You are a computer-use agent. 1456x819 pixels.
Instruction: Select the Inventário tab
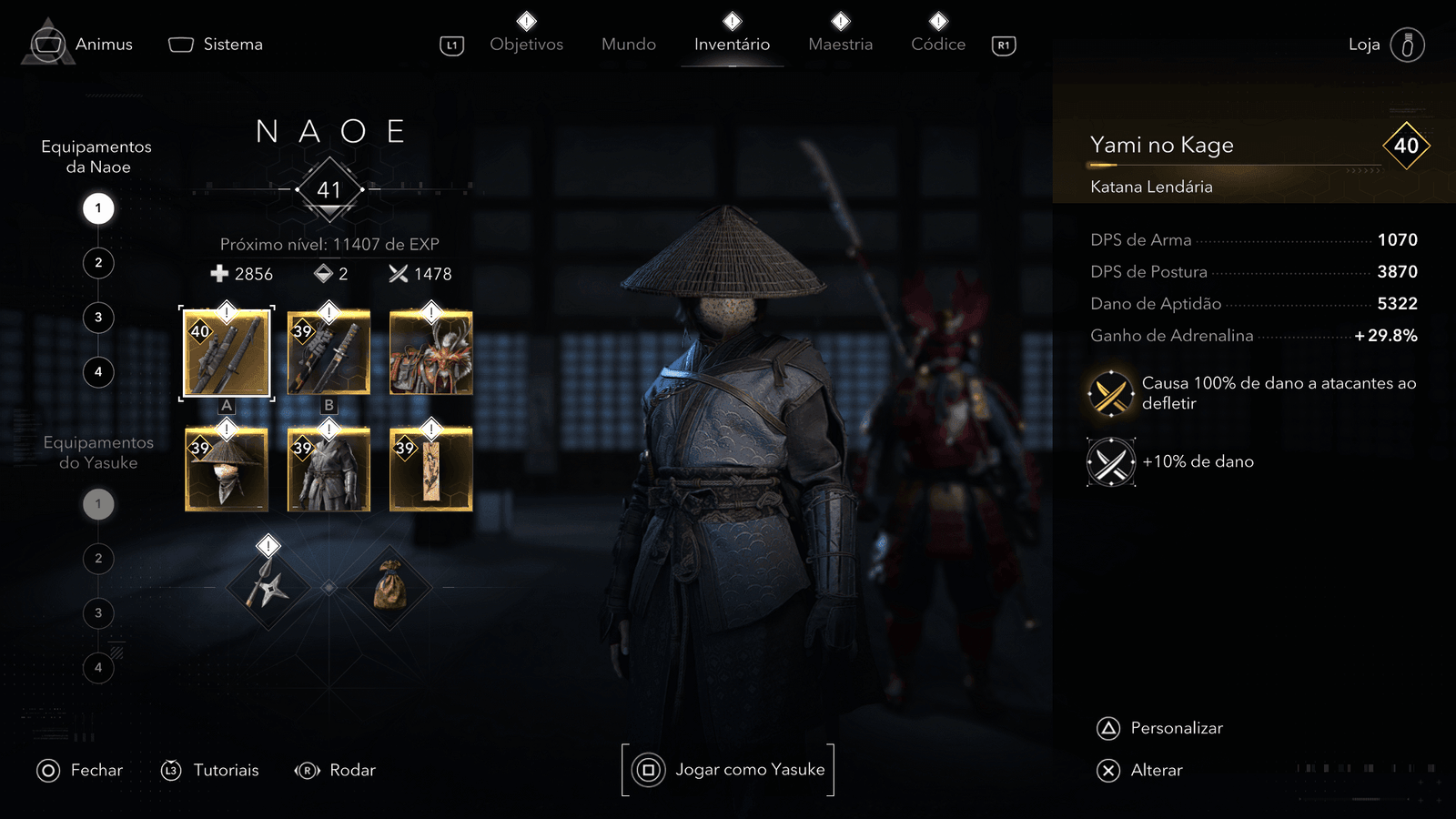(x=732, y=44)
